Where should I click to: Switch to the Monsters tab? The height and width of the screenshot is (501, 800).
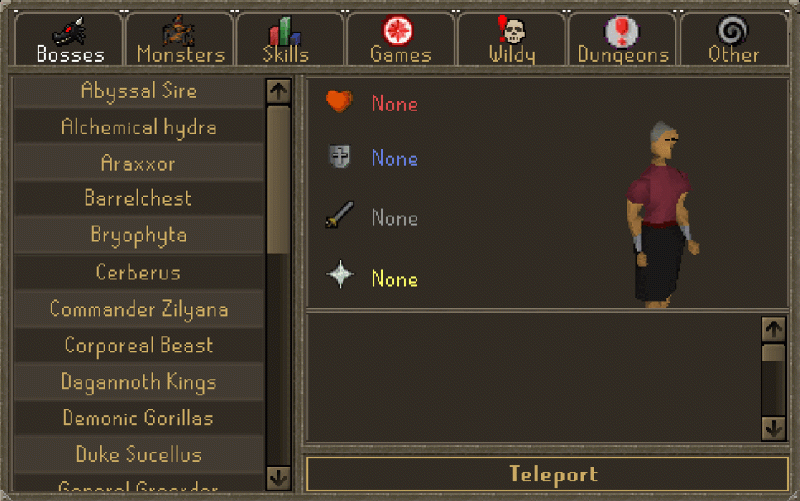tap(181, 41)
